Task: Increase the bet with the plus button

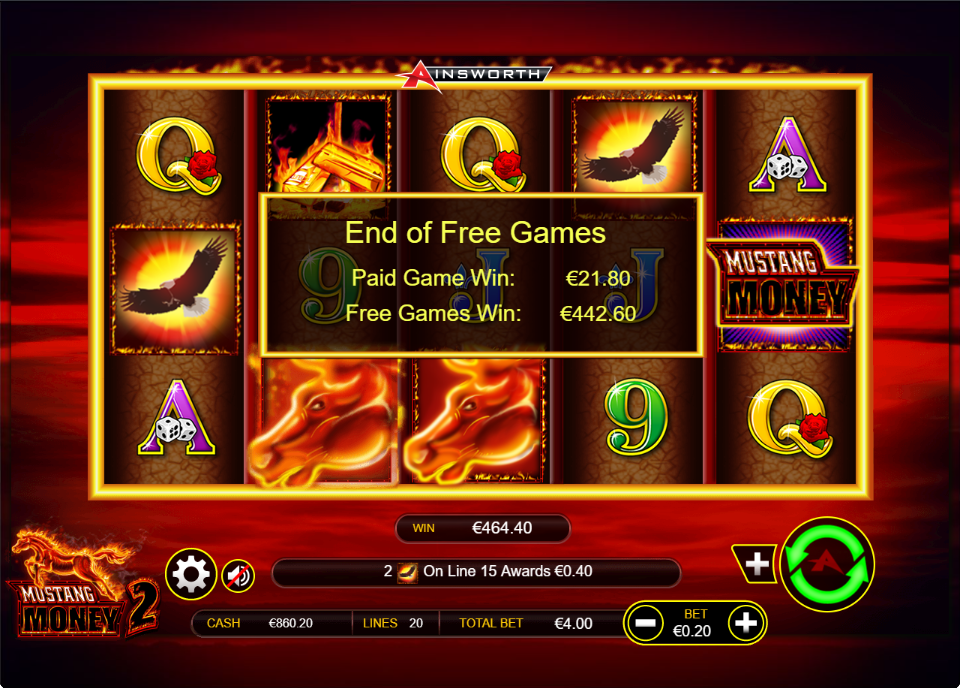Action: click(x=746, y=623)
